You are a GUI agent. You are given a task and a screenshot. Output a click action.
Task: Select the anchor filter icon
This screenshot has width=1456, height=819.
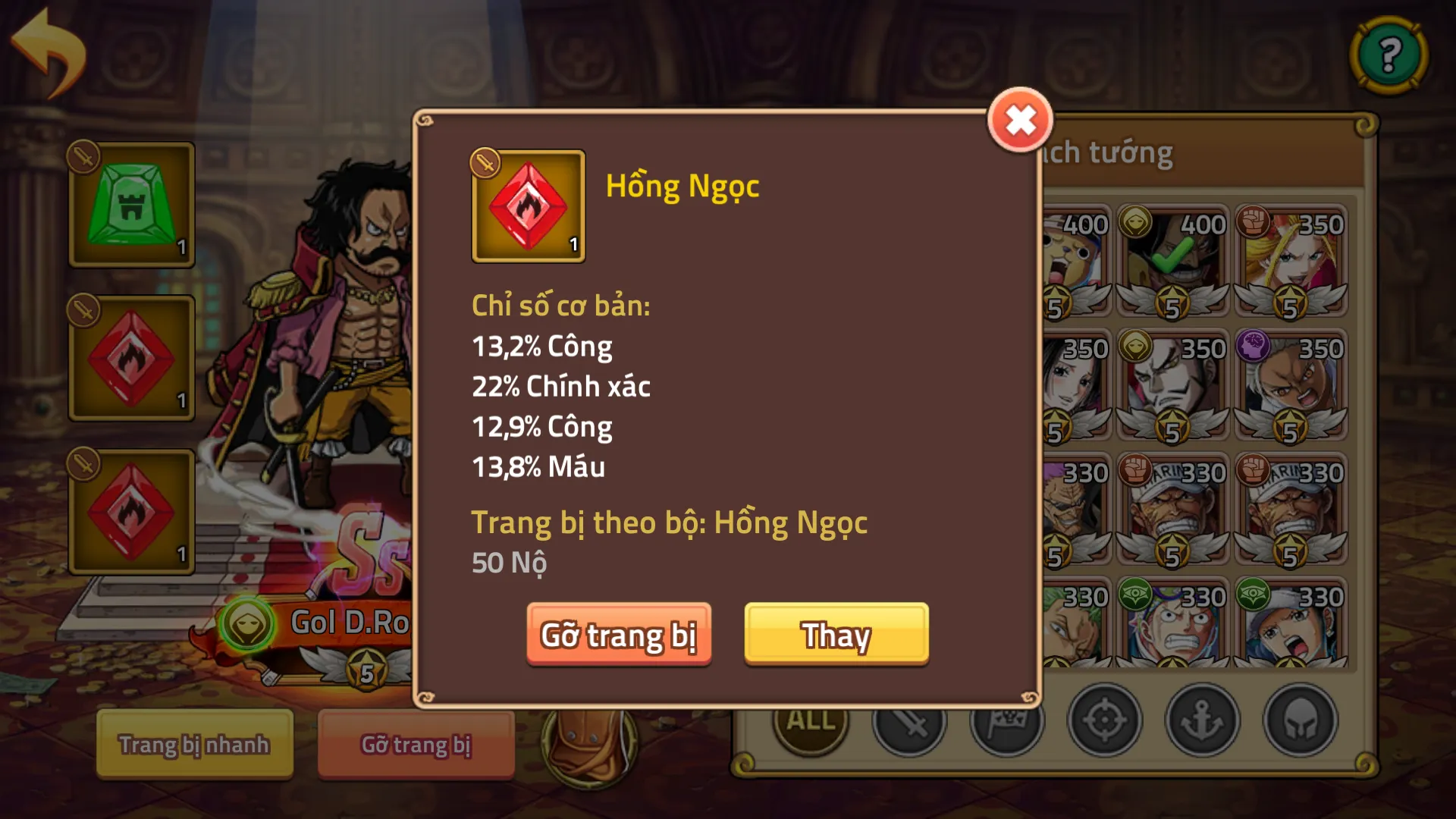1203,720
